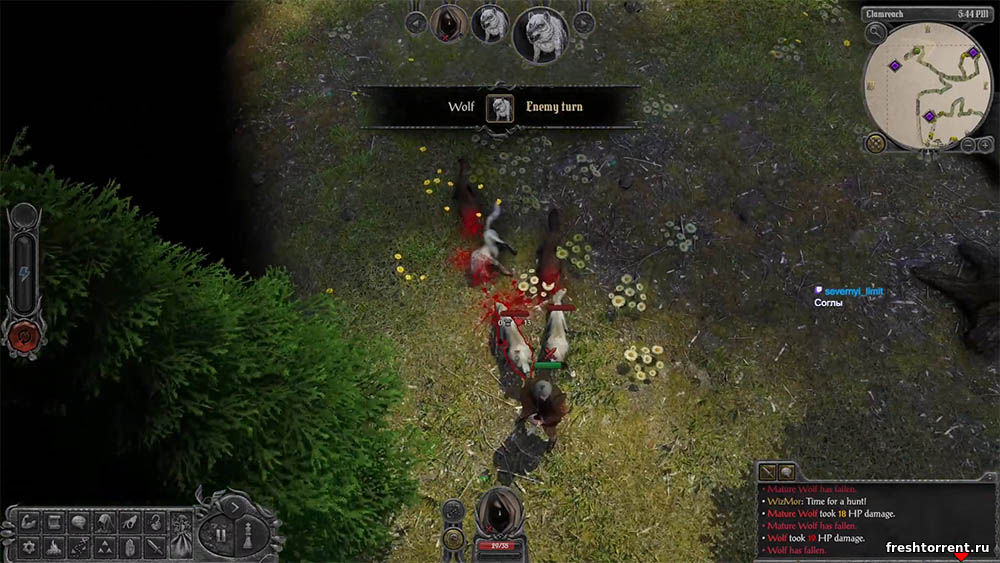Open the gear settings icon

28,546
